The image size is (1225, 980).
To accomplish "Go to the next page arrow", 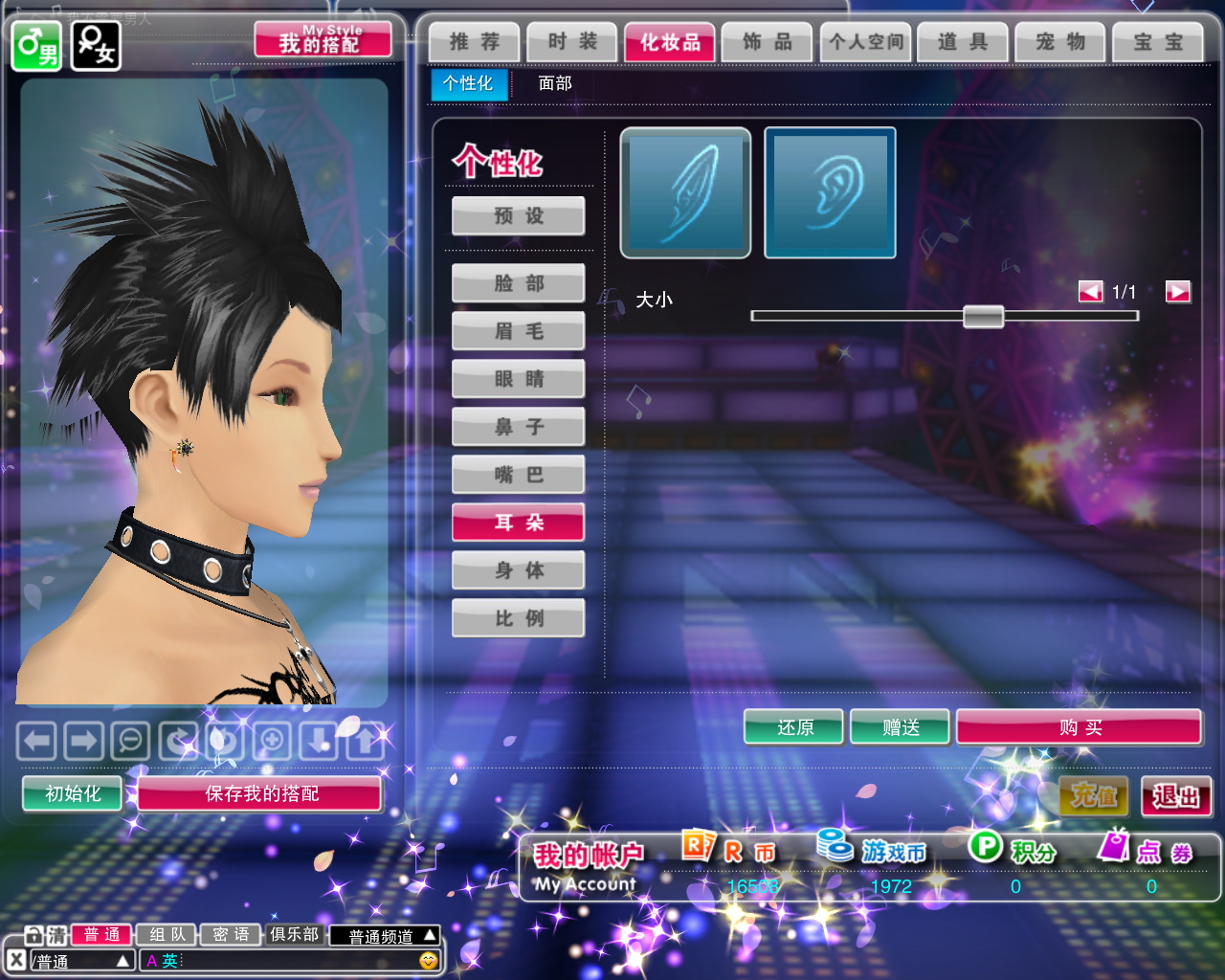I will (x=1177, y=292).
